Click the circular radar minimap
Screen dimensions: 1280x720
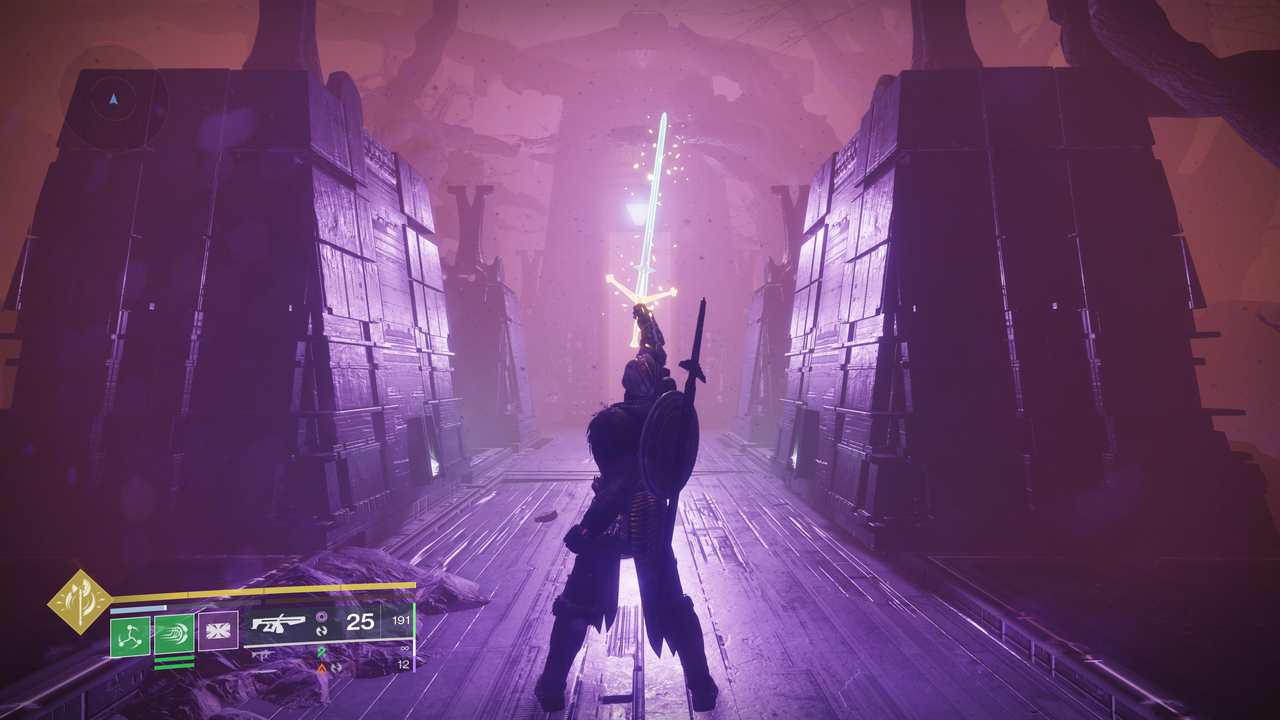click(x=114, y=100)
